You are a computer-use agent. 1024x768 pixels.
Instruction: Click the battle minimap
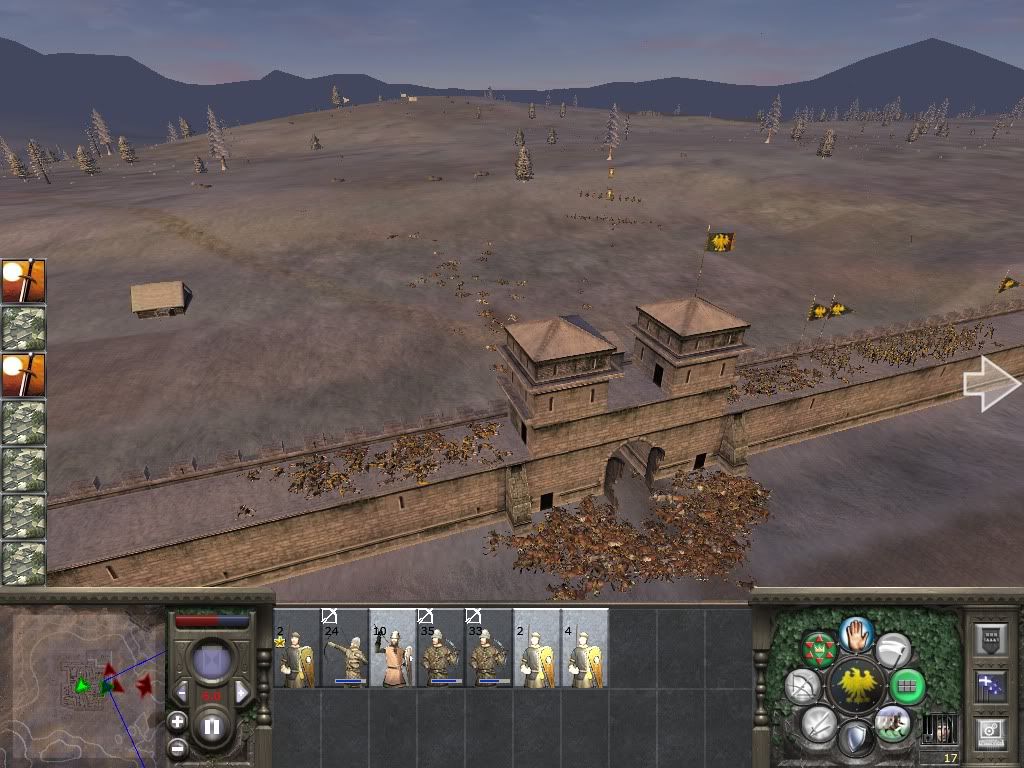tap(80, 685)
